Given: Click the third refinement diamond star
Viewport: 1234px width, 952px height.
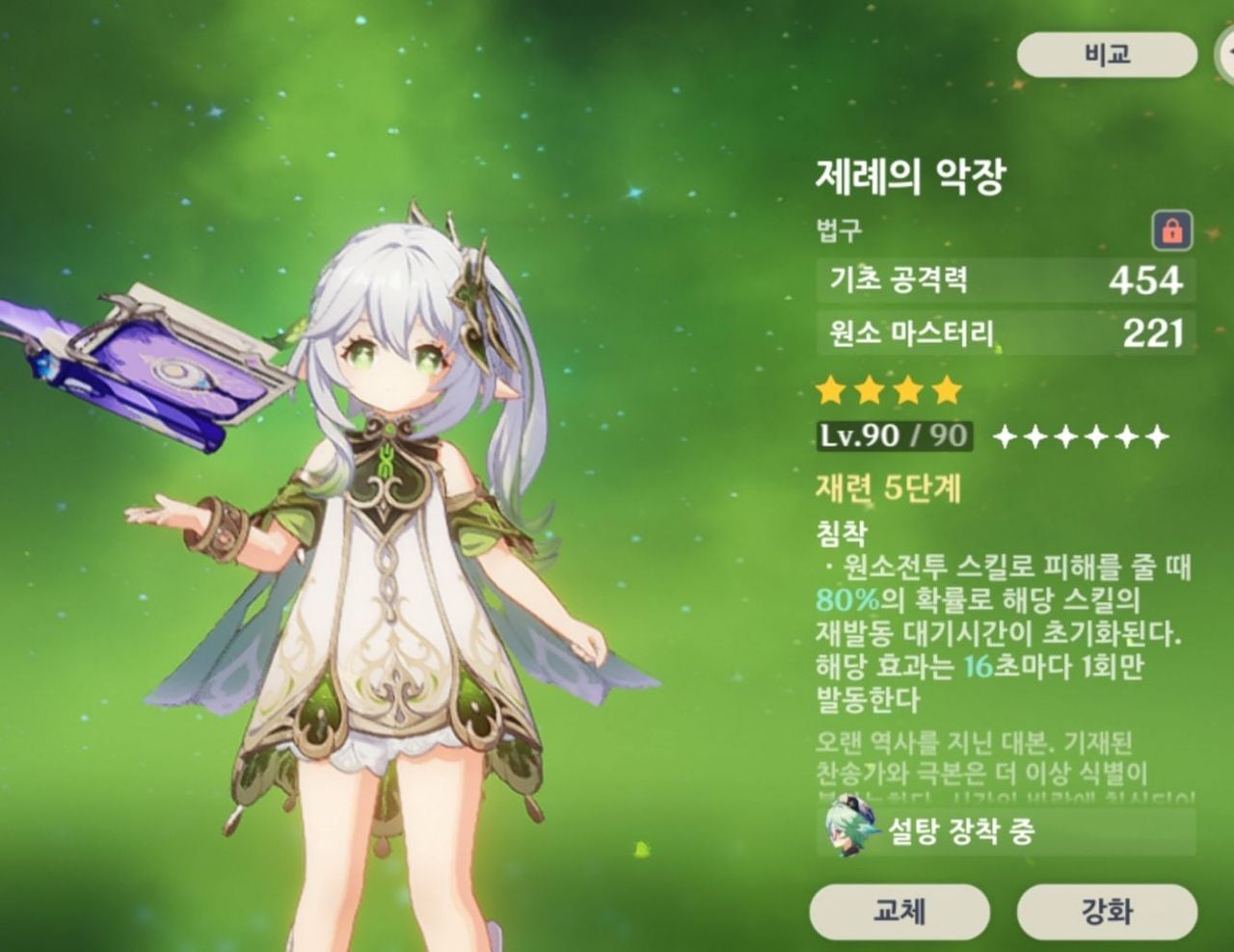Looking at the screenshot, I should click(1067, 438).
